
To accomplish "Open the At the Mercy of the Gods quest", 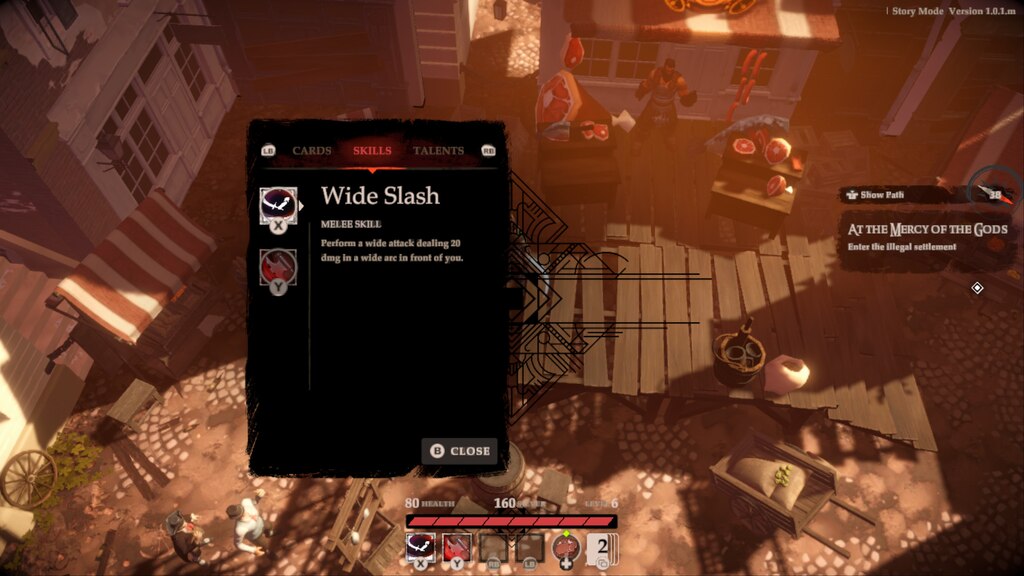I will [x=927, y=237].
